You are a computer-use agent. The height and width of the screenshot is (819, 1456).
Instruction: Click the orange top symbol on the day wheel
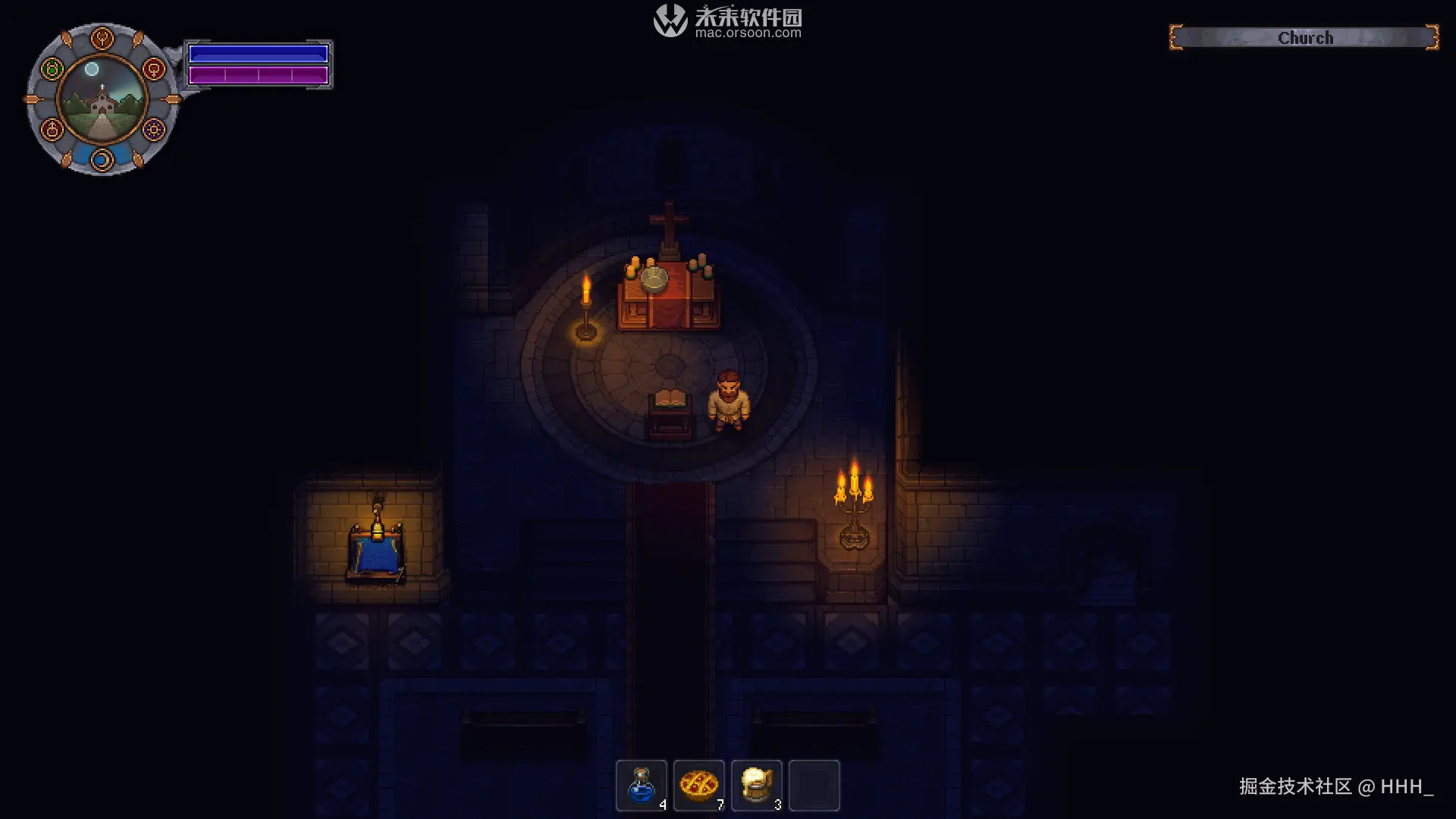(x=102, y=38)
